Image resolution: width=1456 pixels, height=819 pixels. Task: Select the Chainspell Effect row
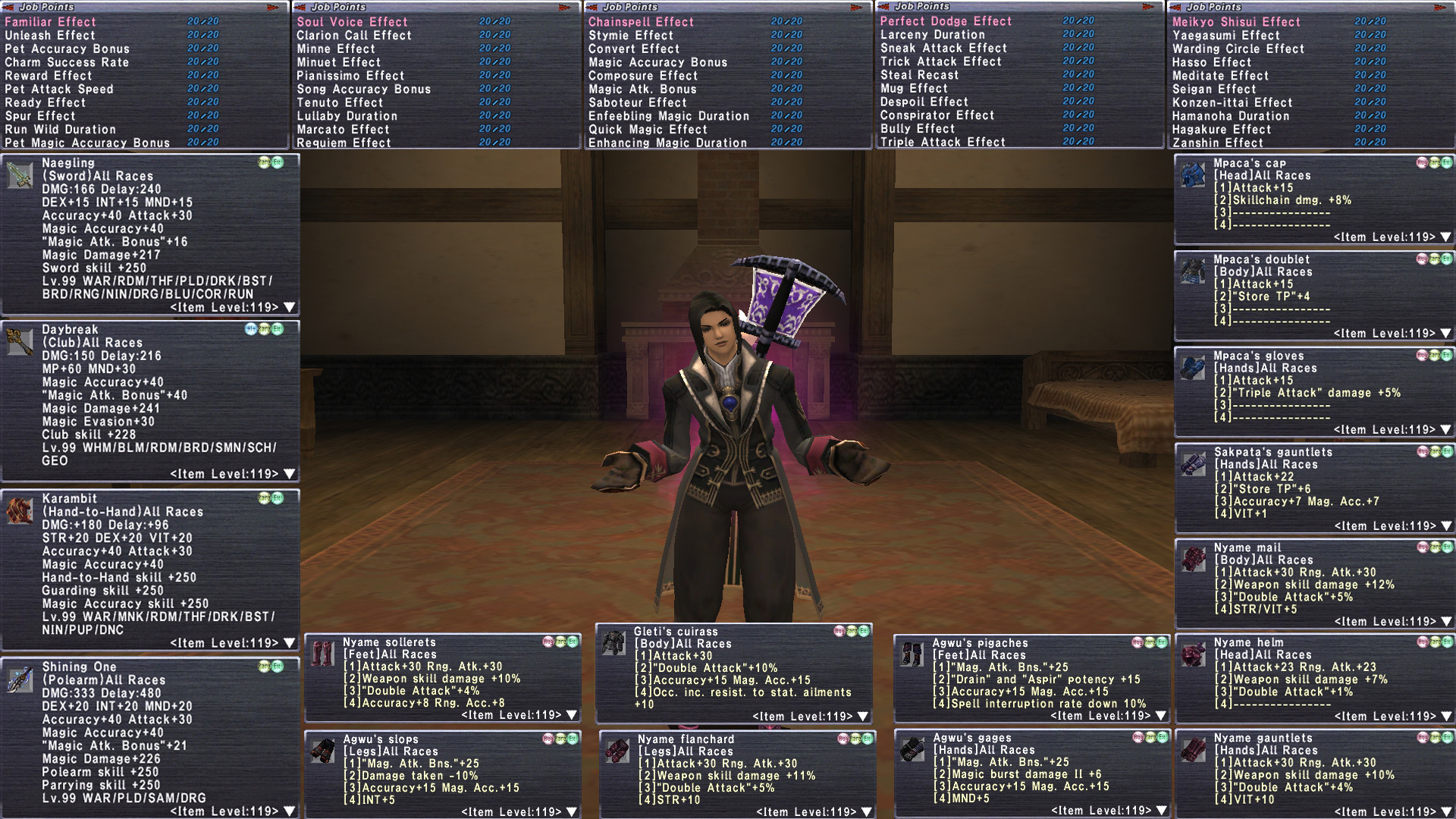pos(641,22)
